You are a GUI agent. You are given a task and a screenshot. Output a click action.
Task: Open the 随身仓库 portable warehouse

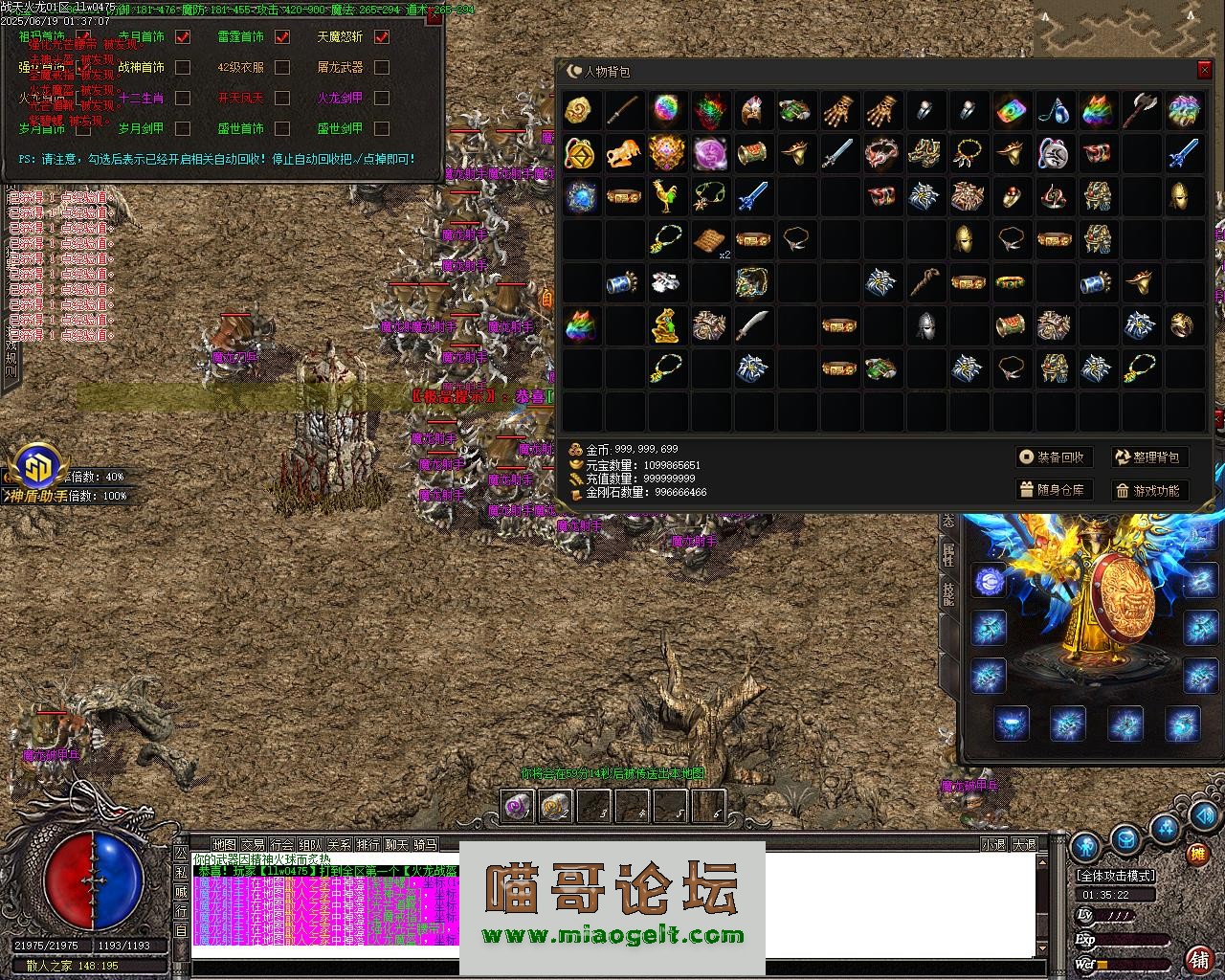point(1053,490)
